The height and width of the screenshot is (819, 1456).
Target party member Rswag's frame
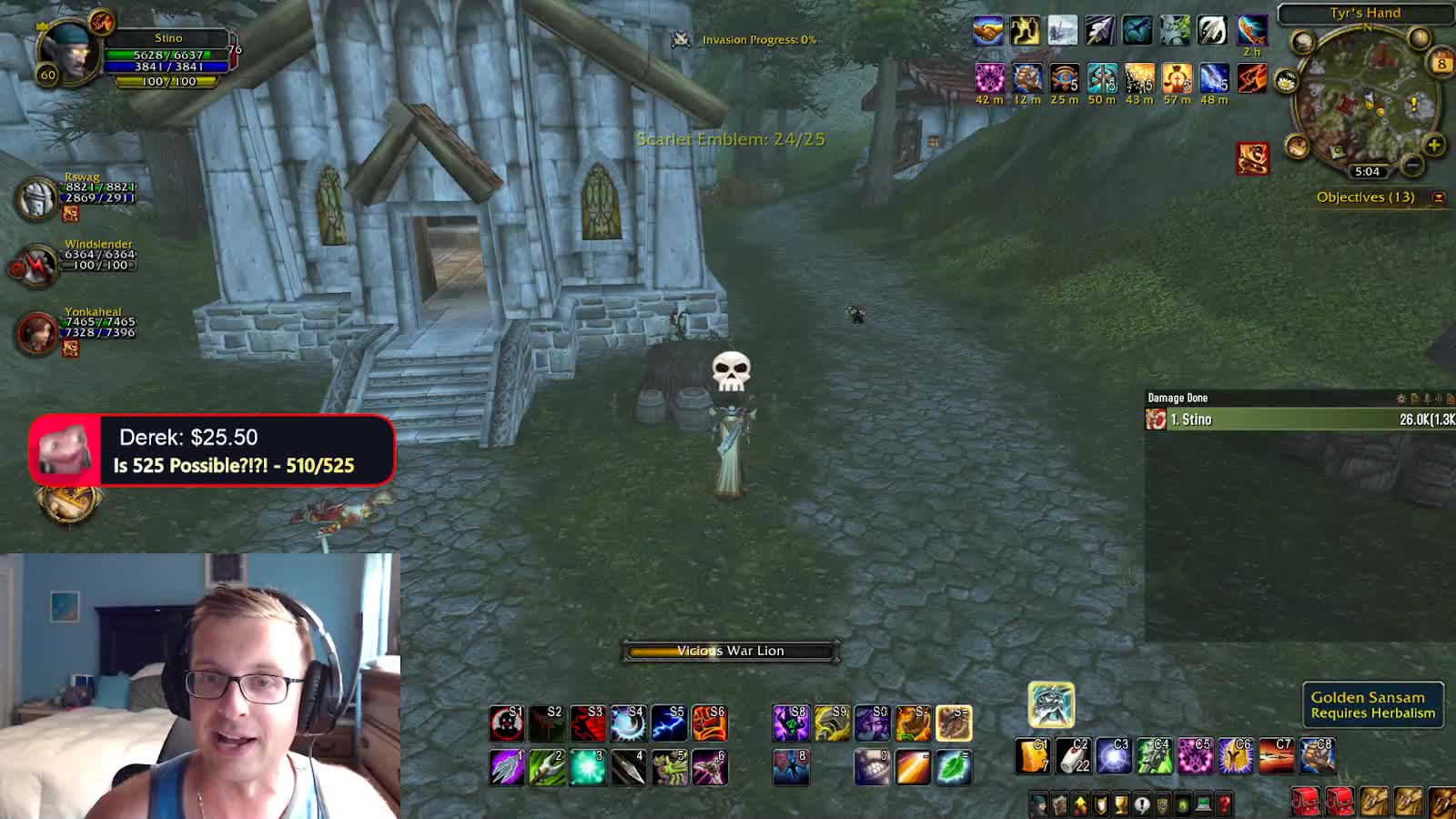point(38,197)
